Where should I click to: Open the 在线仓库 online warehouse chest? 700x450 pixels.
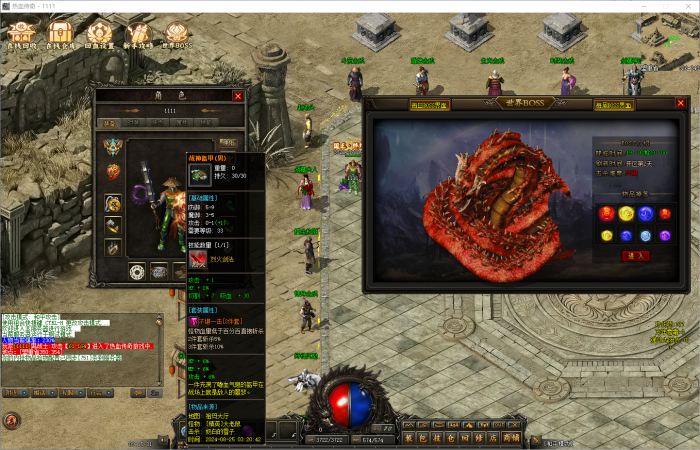coord(60,35)
